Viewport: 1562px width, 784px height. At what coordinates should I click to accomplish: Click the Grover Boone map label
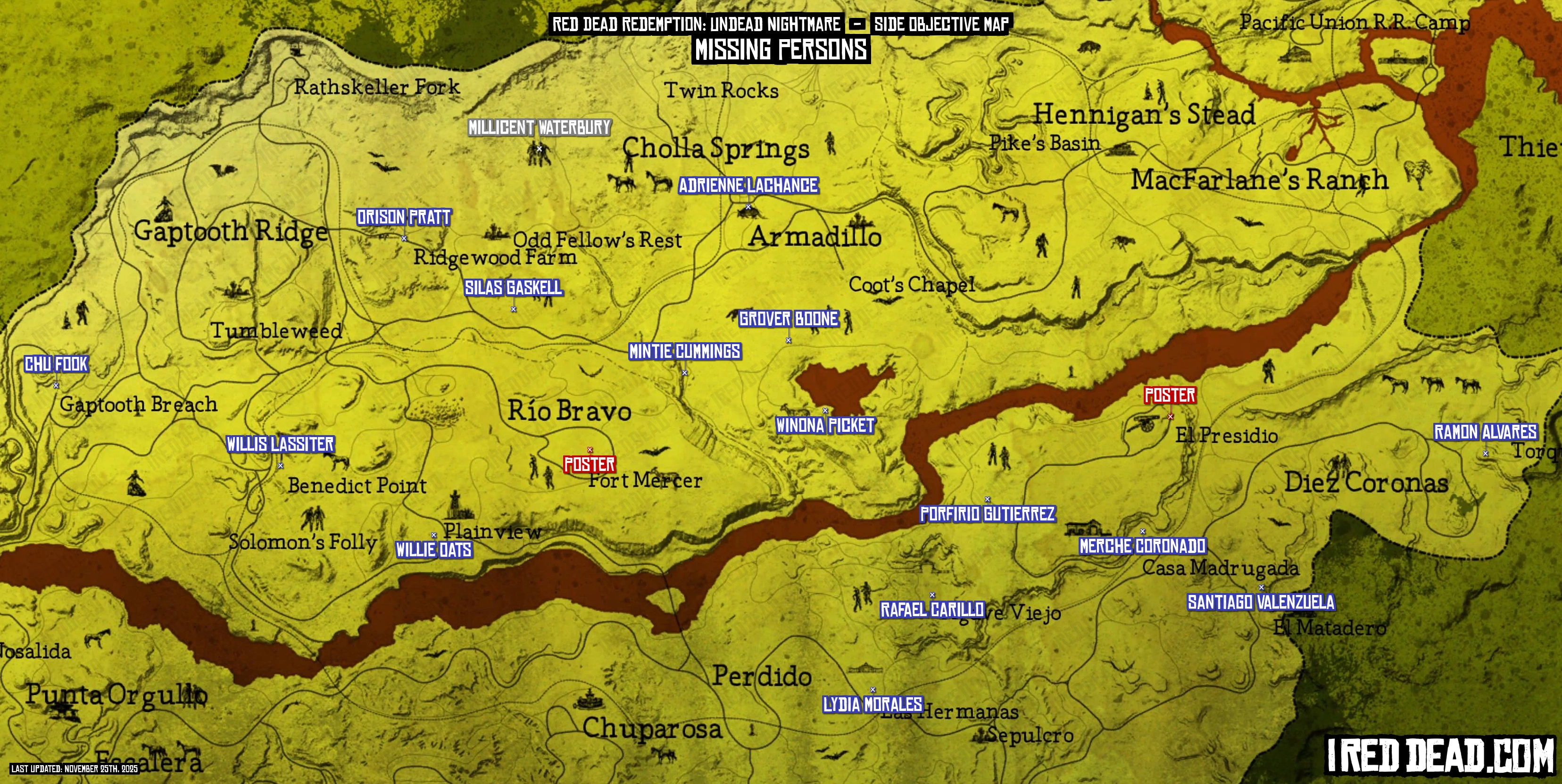788,319
